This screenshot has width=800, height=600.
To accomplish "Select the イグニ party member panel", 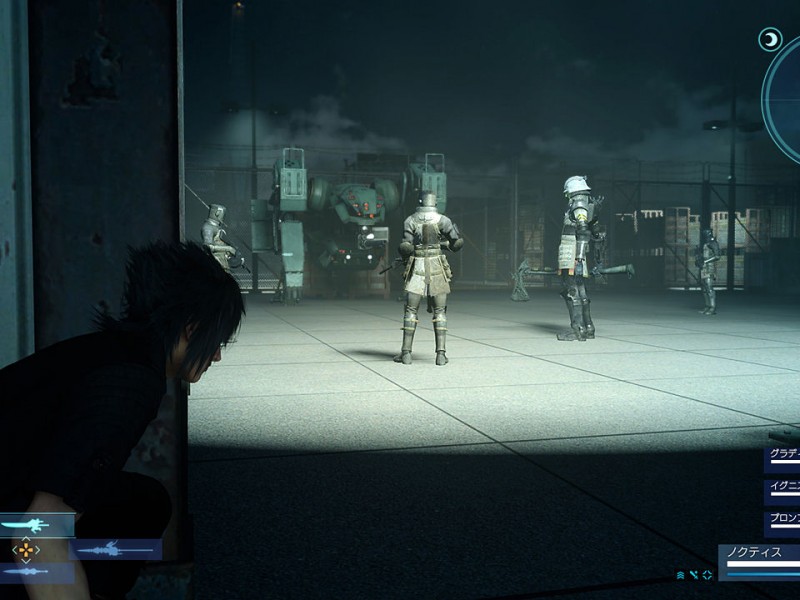I will [783, 490].
